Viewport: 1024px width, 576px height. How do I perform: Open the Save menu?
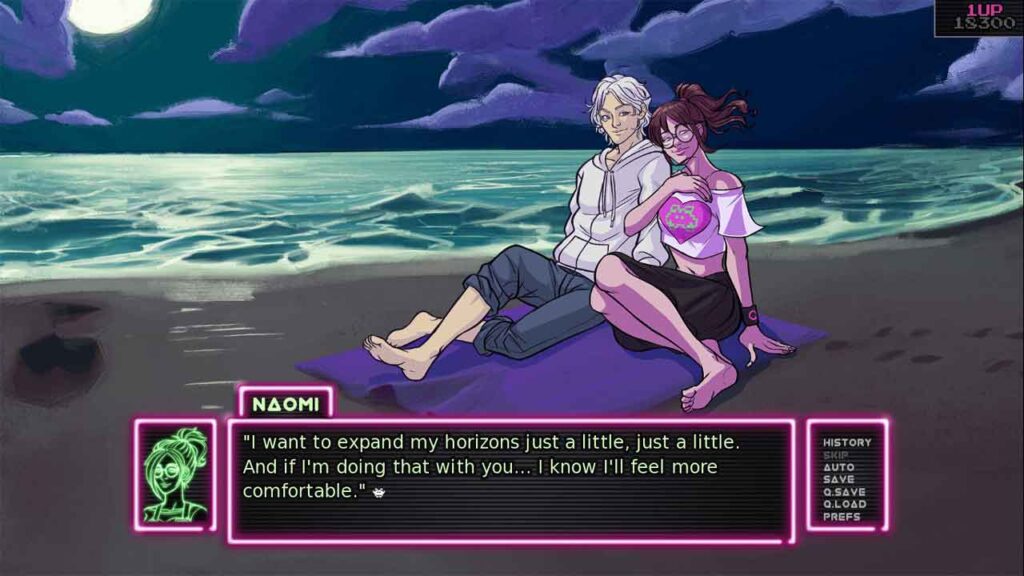click(838, 480)
